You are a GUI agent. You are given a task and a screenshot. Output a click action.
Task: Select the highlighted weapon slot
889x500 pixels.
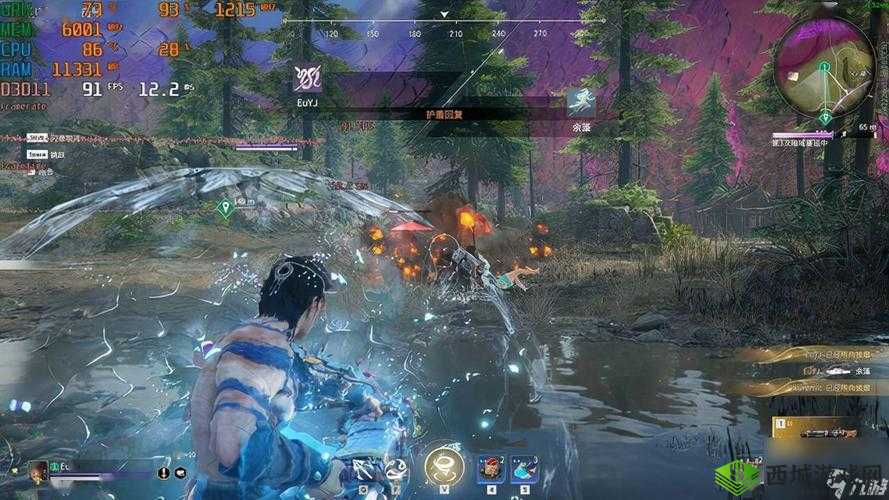click(826, 428)
